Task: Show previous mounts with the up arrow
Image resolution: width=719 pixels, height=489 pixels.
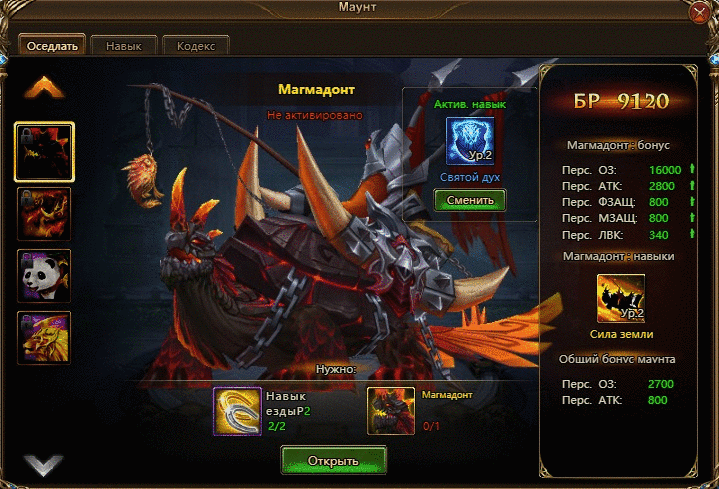Action: (44, 89)
